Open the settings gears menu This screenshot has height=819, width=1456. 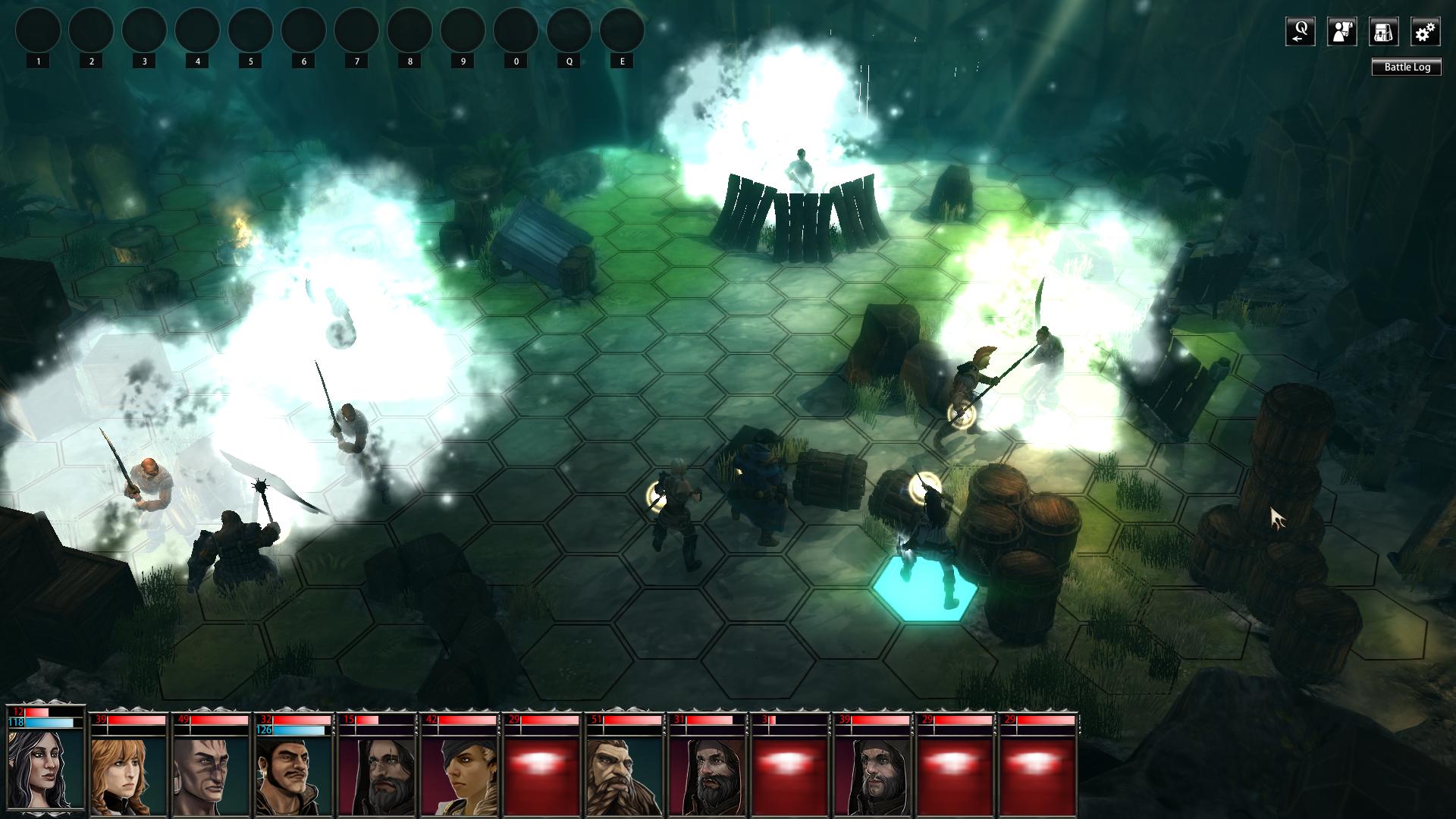point(1425,32)
